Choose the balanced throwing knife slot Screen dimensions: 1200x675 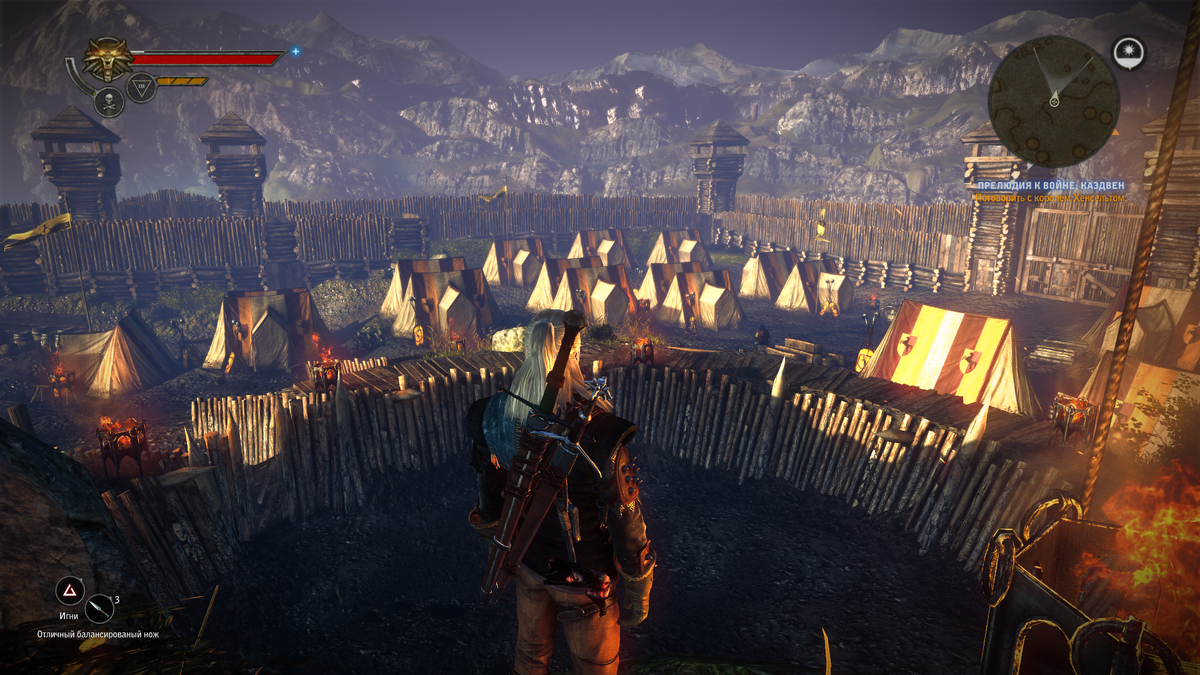(x=100, y=607)
